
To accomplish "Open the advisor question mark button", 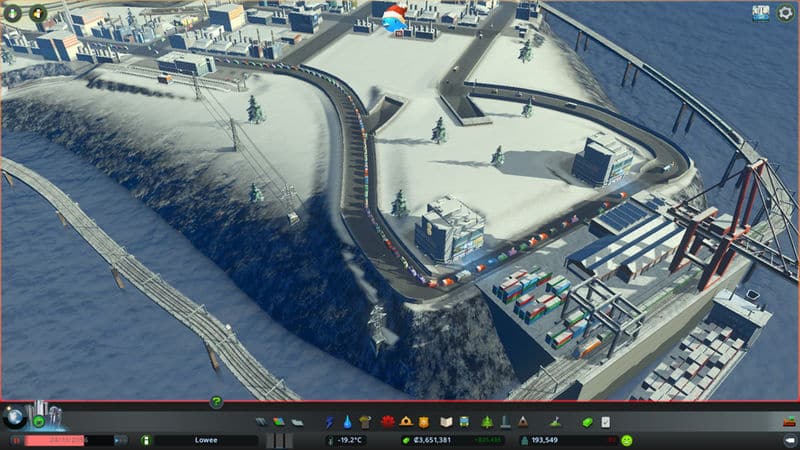I will click(216, 402).
